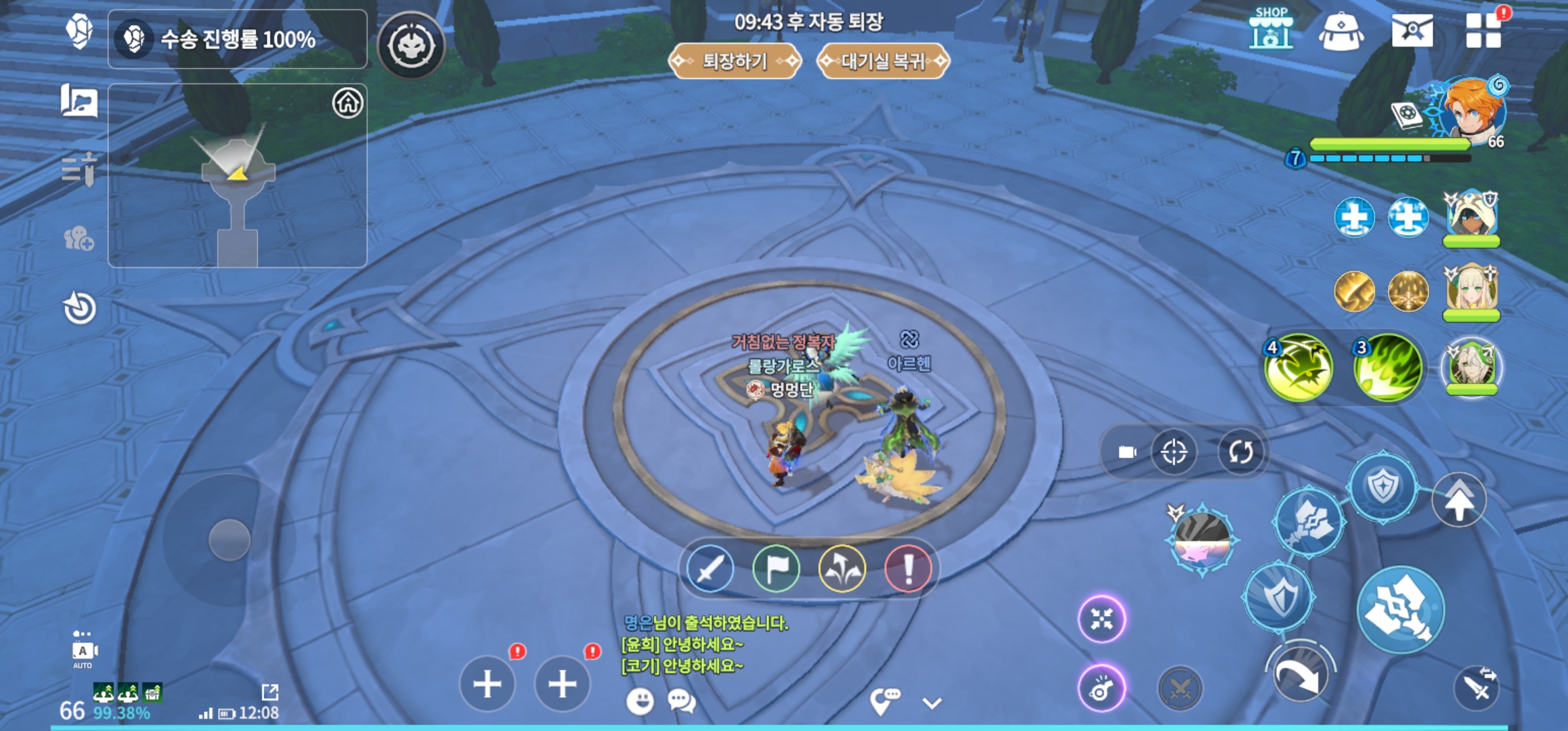Toggle the AUTO camera button
The image size is (1568, 731).
click(x=83, y=651)
